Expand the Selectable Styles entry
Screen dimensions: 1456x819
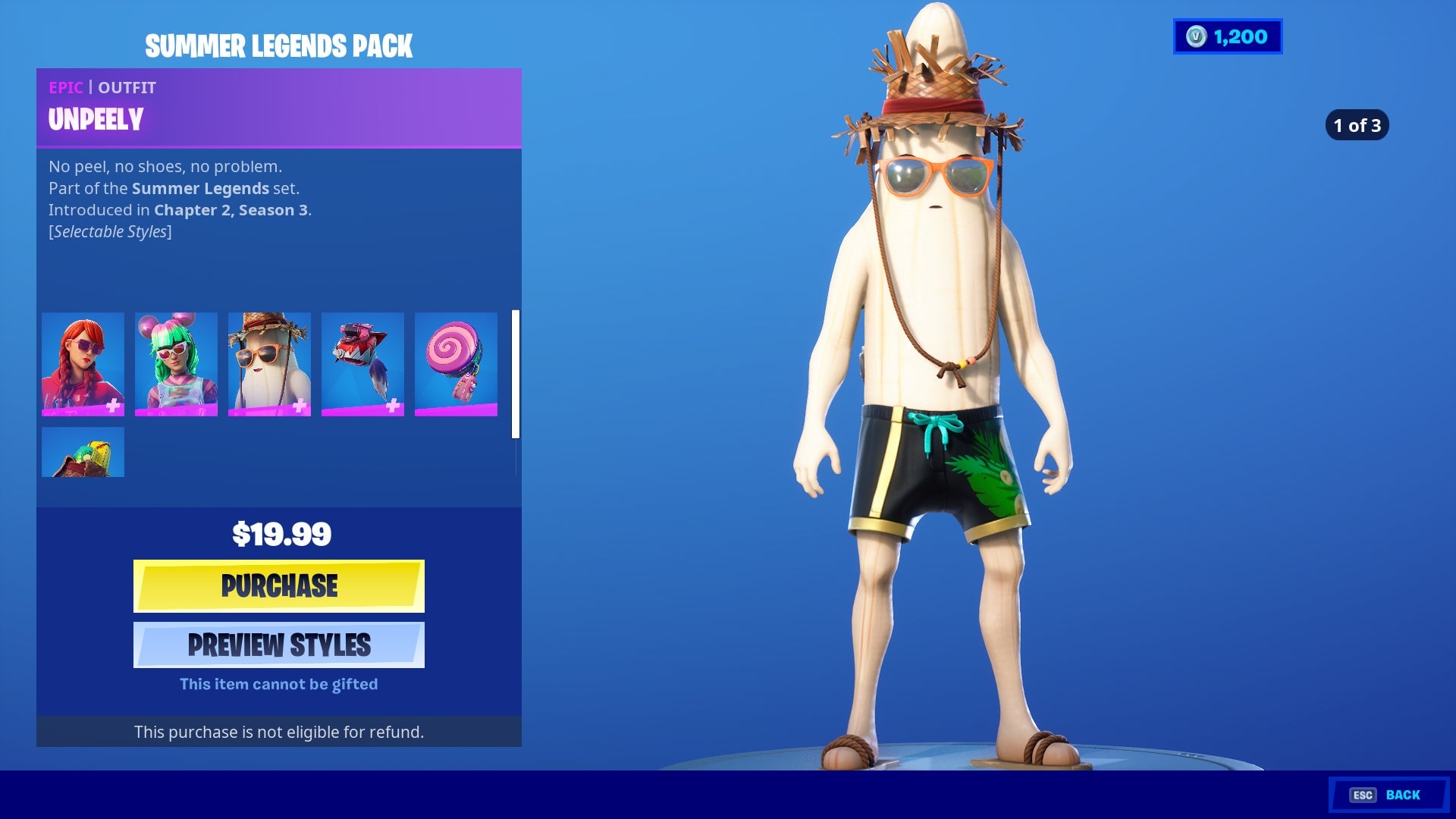point(111,232)
